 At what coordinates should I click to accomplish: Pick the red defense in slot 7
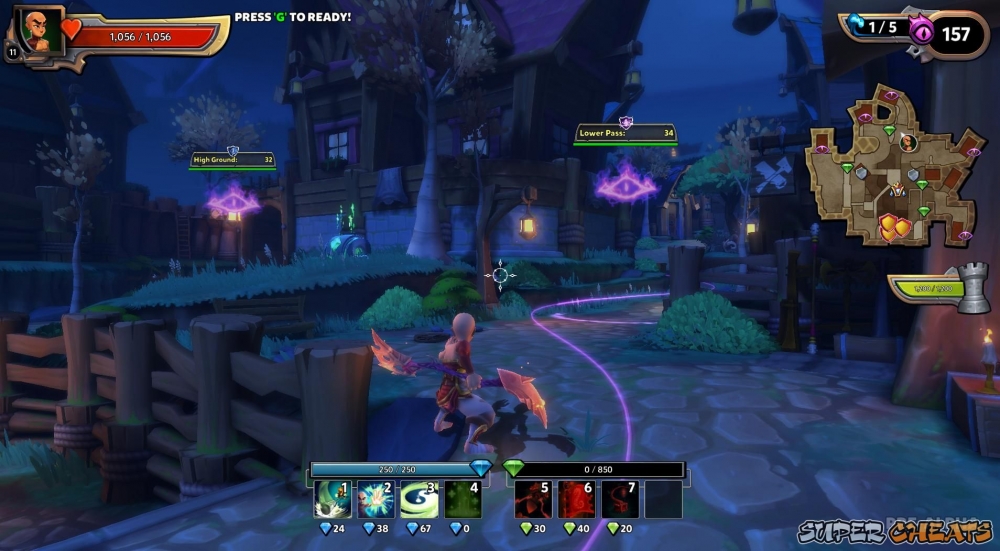click(x=620, y=499)
